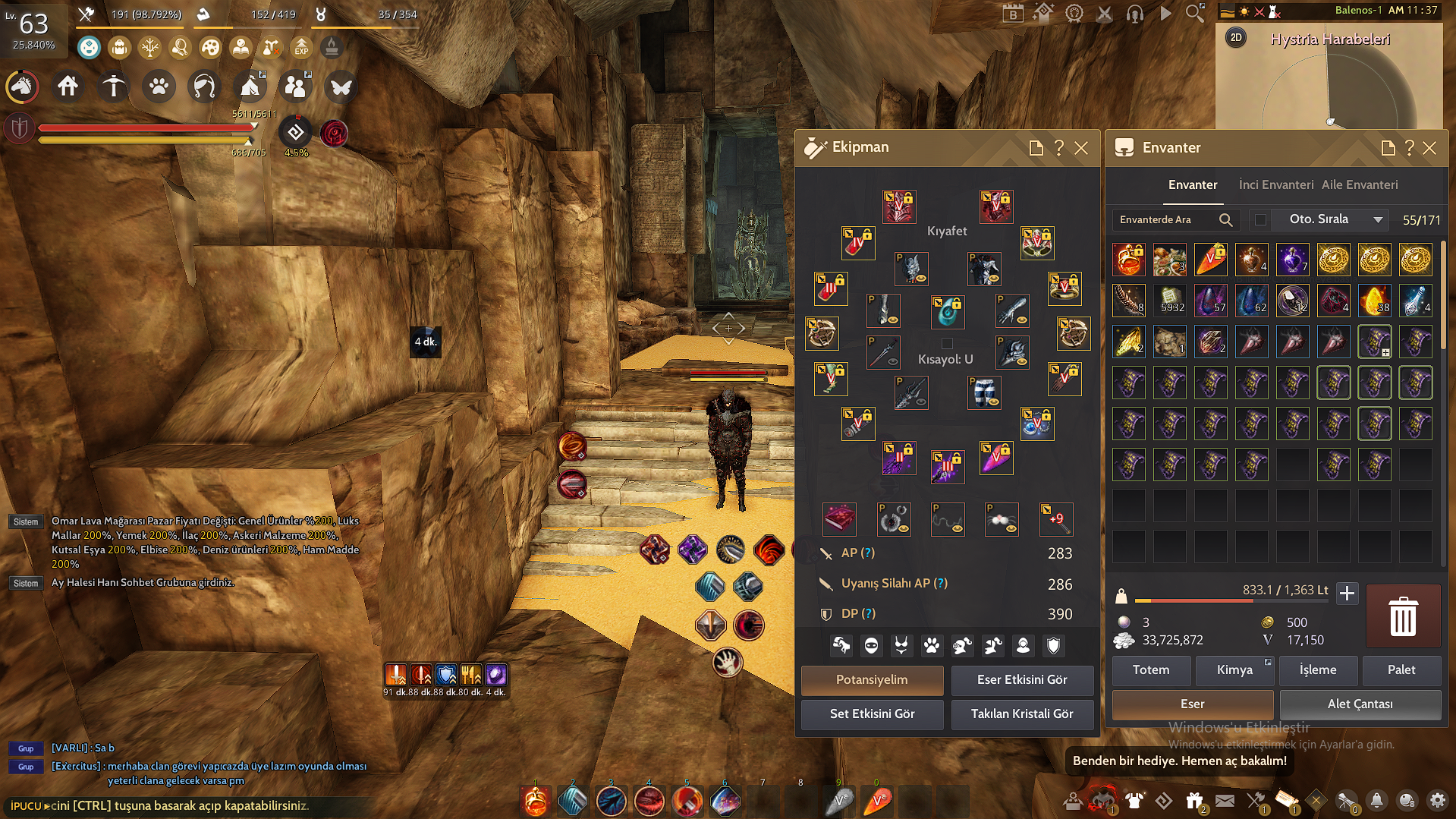This screenshot has height=819, width=1456.
Task: Open the settings gear in bottom-right corner
Action: [1438, 801]
